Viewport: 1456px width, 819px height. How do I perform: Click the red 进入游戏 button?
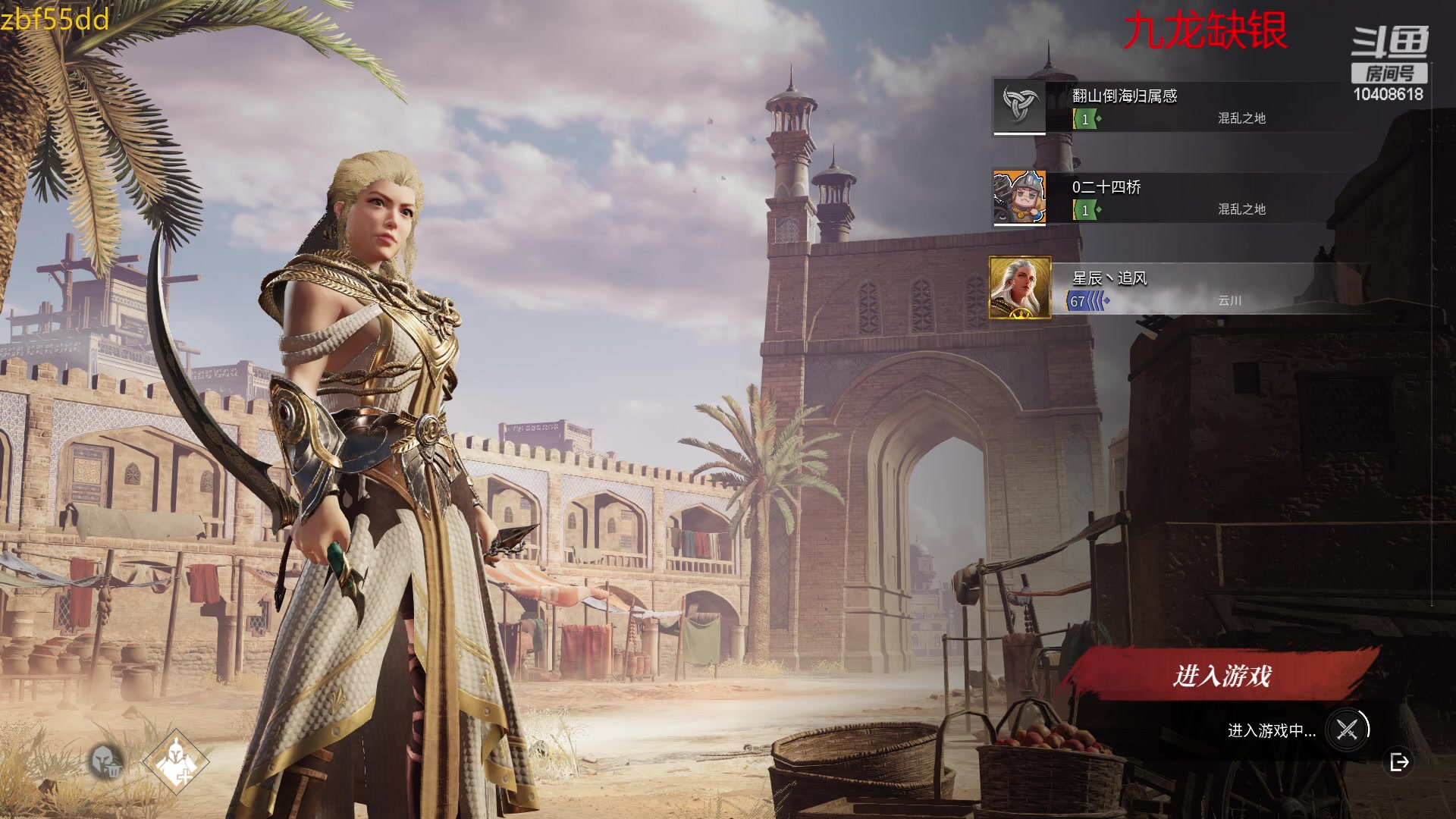1221,675
